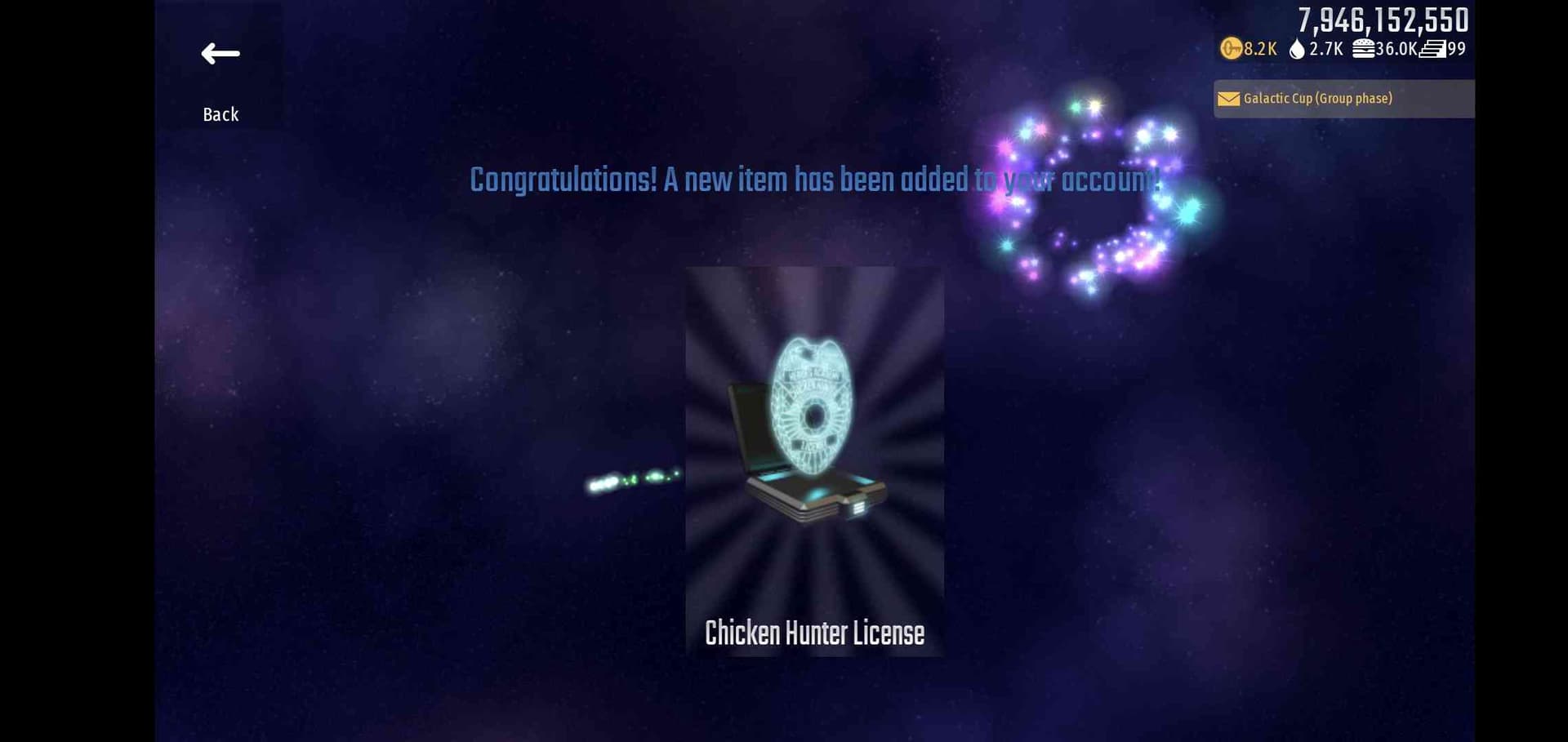Click the green comet streak on screen

(633, 482)
